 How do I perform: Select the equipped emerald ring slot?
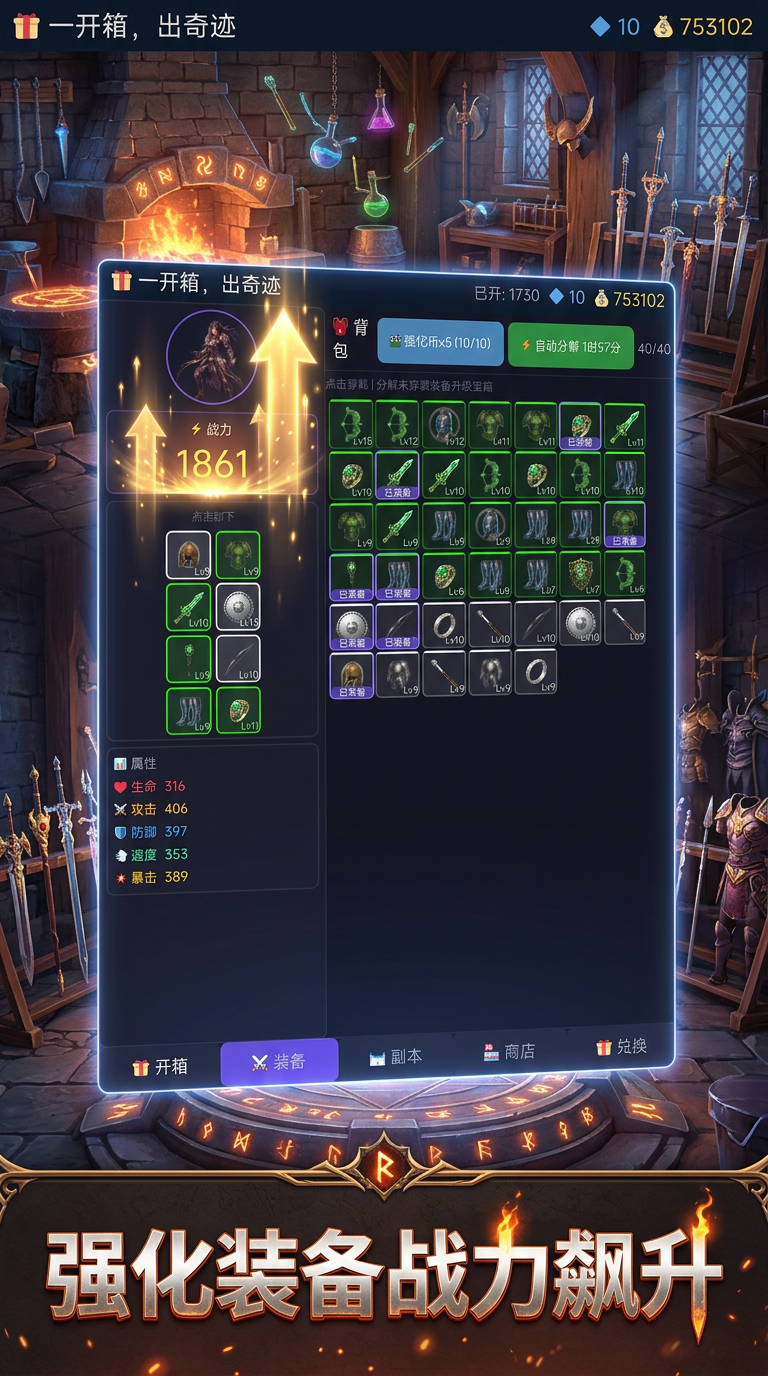tap(238, 710)
